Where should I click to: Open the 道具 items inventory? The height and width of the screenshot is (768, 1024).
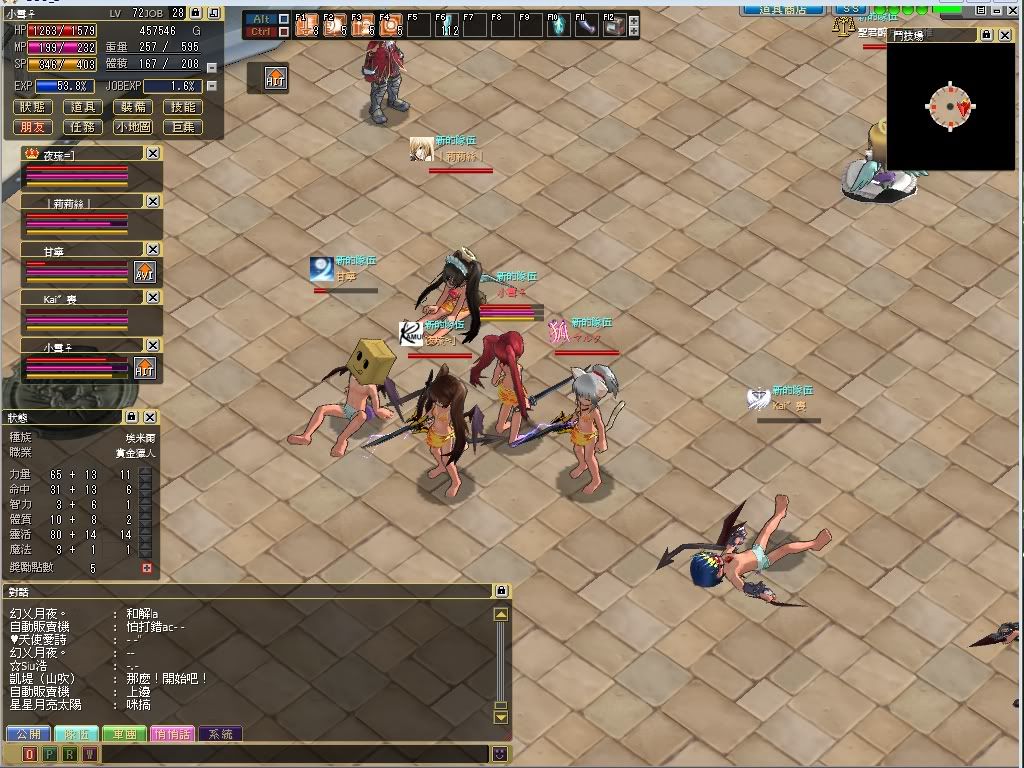coord(84,107)
